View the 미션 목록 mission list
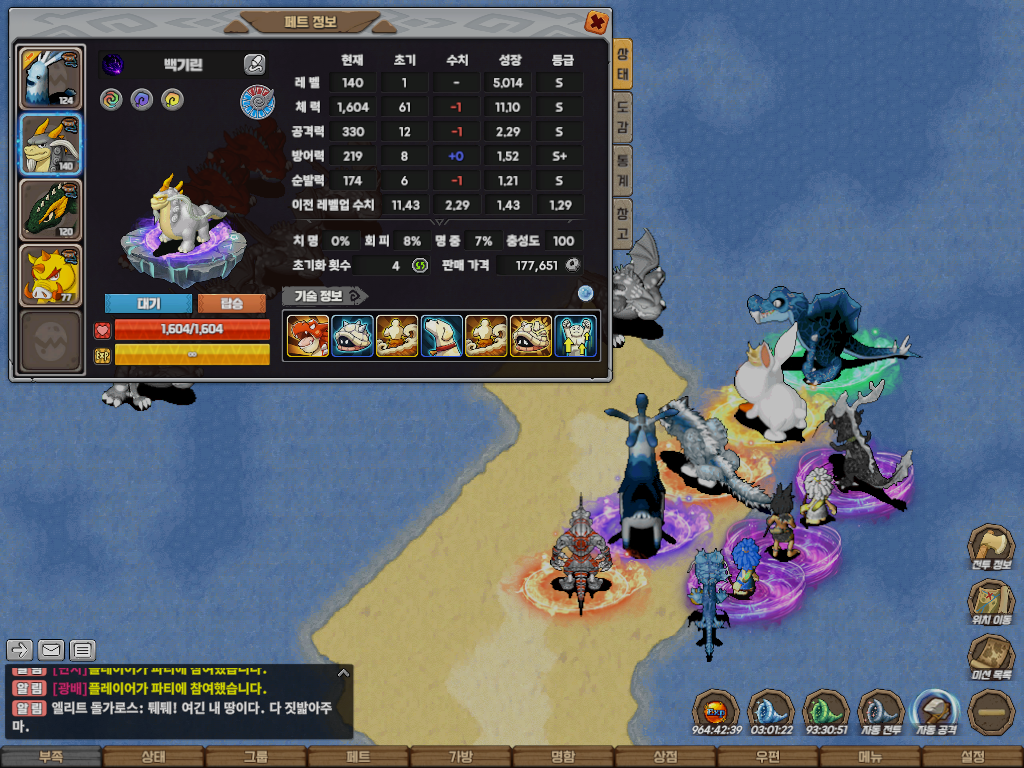The image size is (1024, 768). click(x=990, y=658)
